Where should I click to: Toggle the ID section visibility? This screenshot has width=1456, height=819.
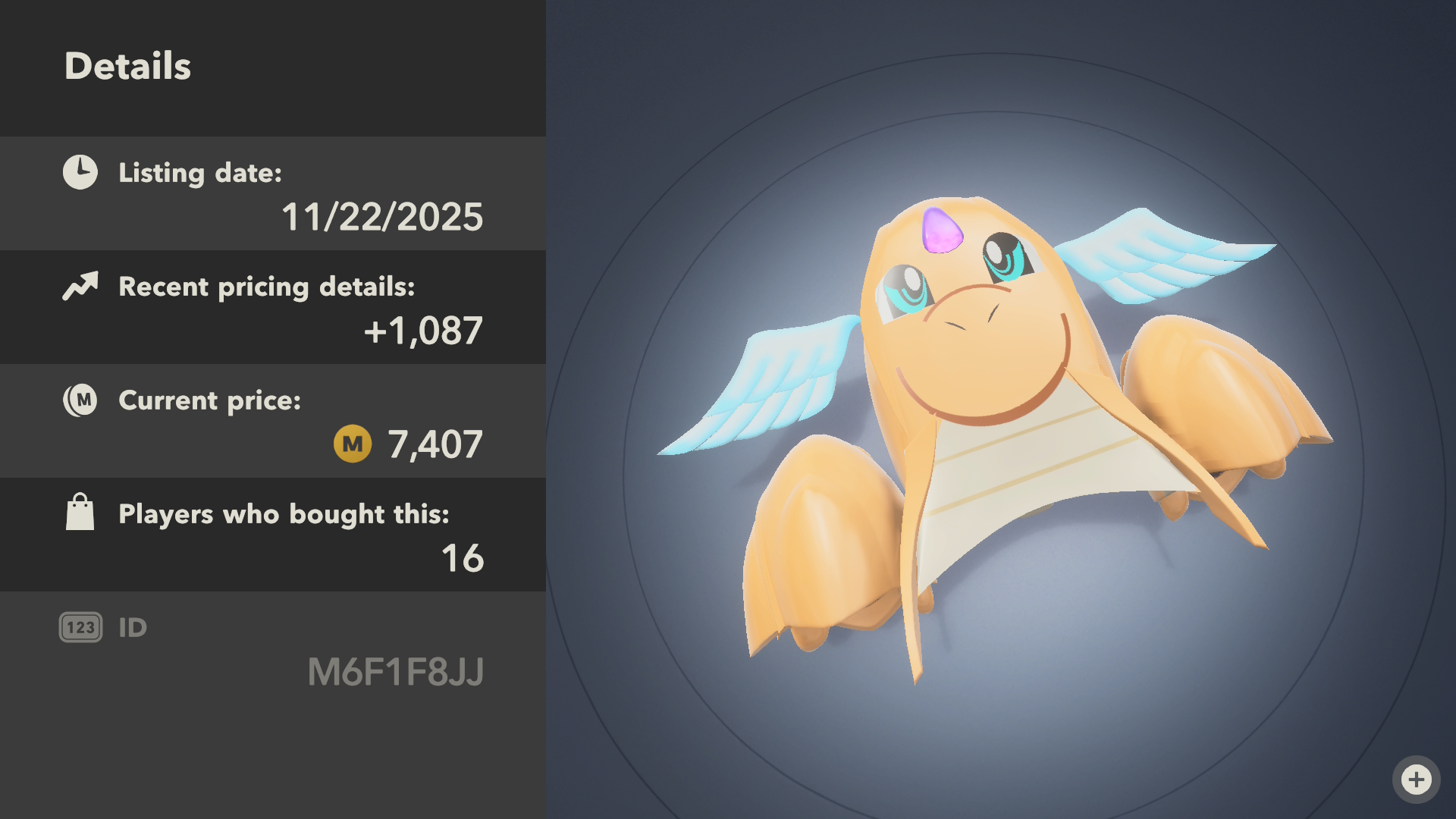coord(273,648)
